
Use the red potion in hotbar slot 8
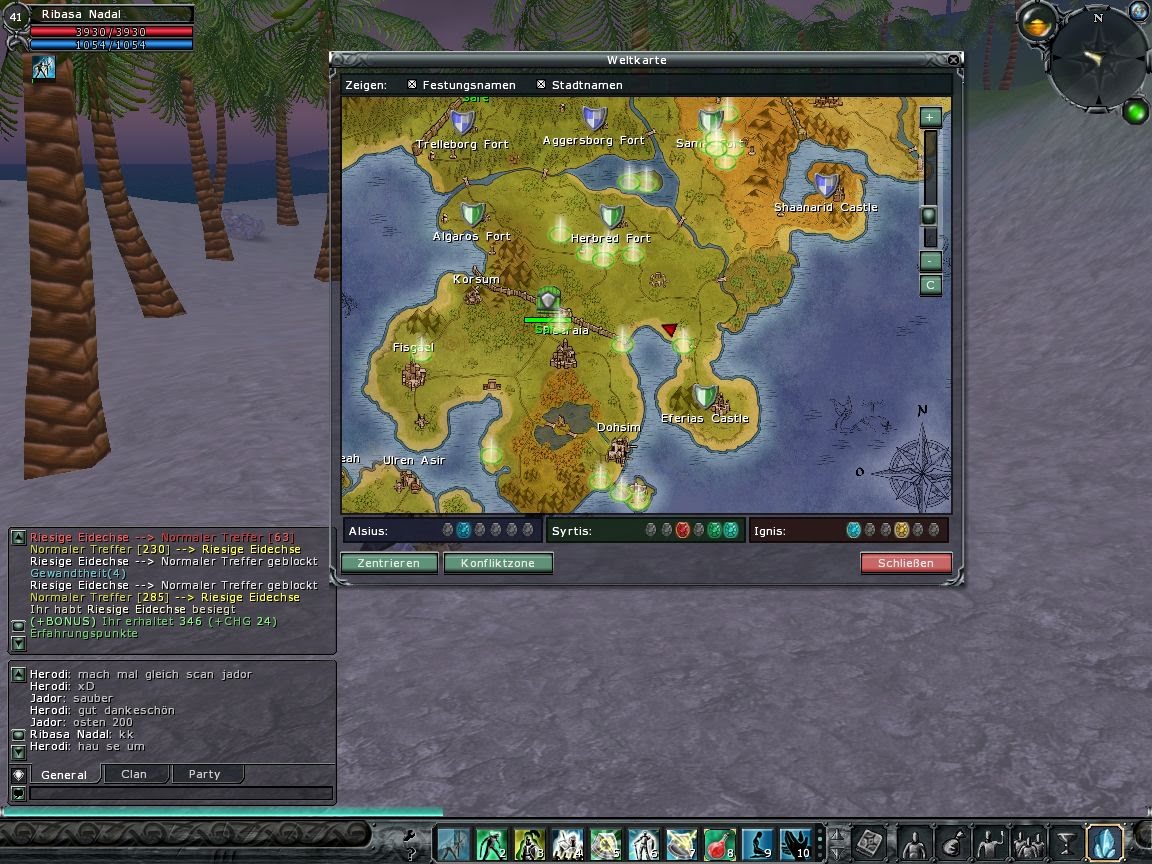(x=720, y=844)
